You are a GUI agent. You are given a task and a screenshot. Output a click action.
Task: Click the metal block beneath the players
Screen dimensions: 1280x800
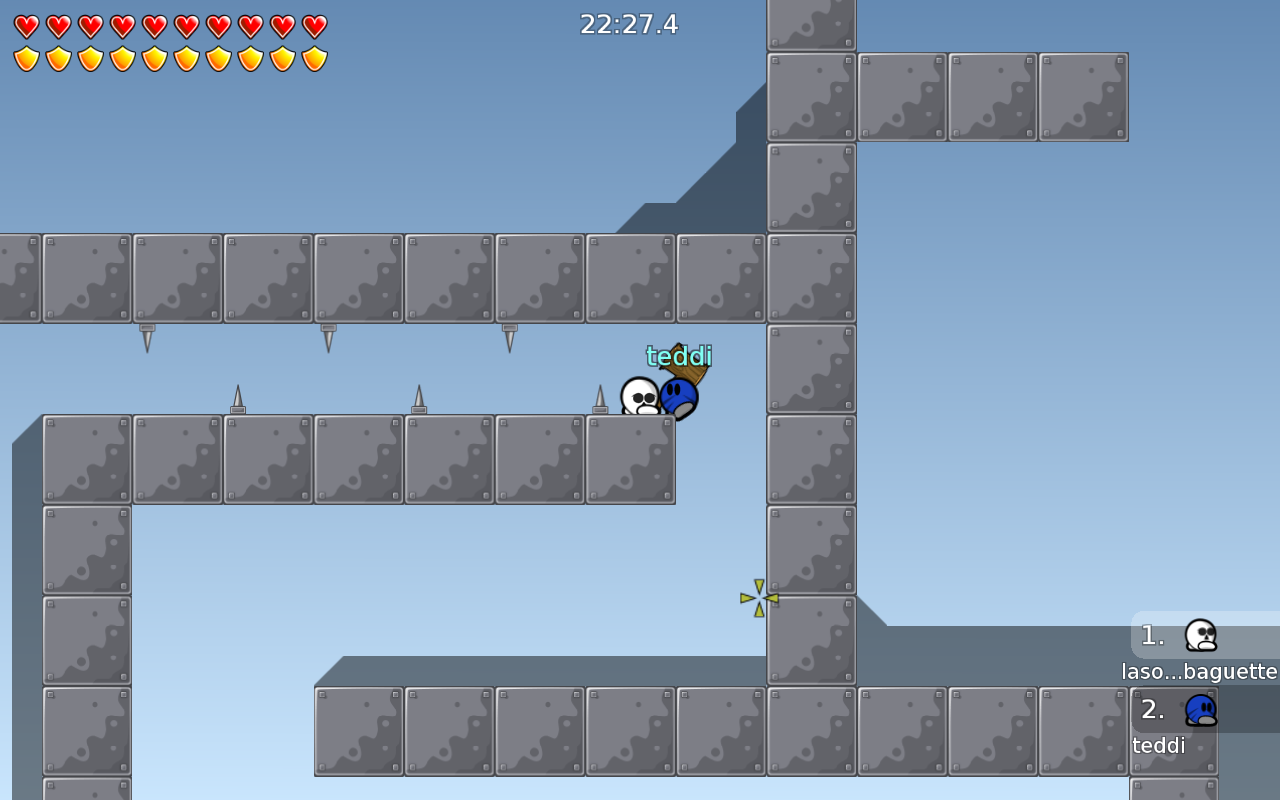tap(630, 460)
